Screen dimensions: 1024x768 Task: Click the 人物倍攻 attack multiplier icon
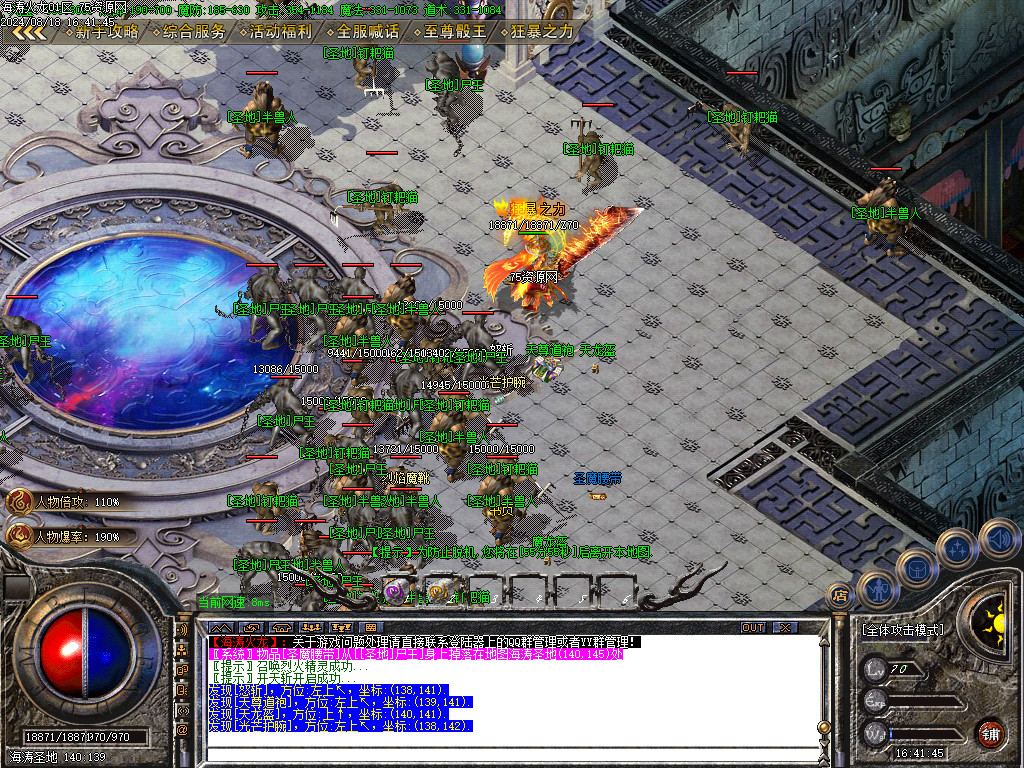click(x=19, y=501)
